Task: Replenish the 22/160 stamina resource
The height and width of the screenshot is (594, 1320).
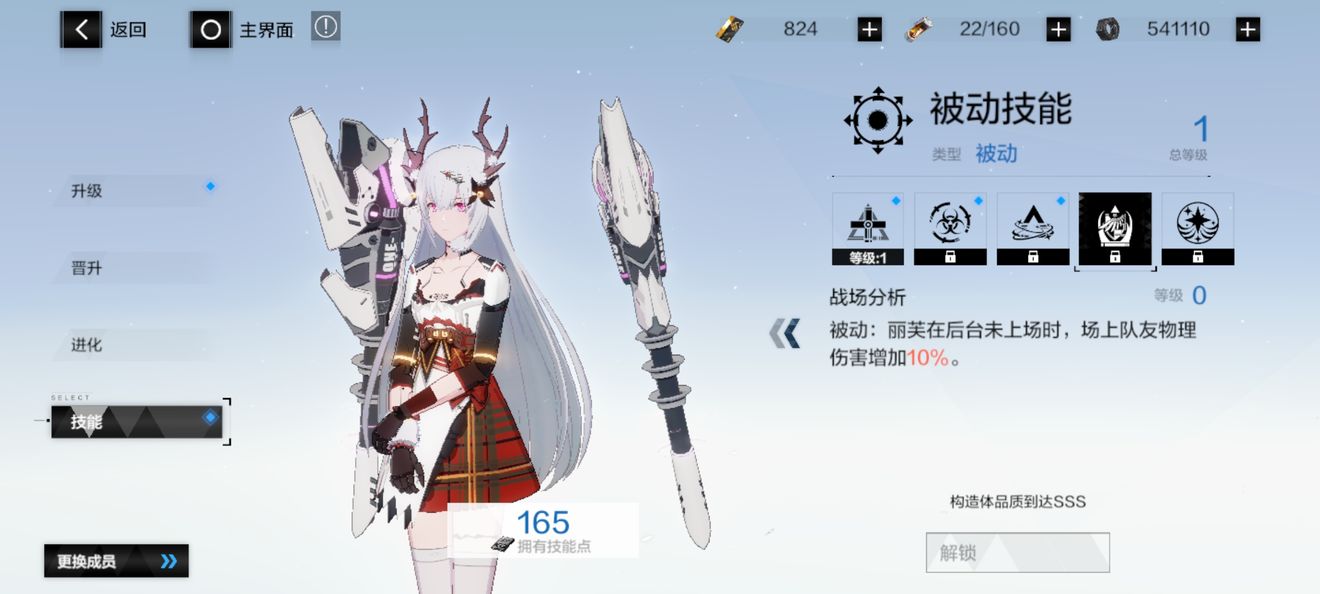Action: pos(1058,30)
